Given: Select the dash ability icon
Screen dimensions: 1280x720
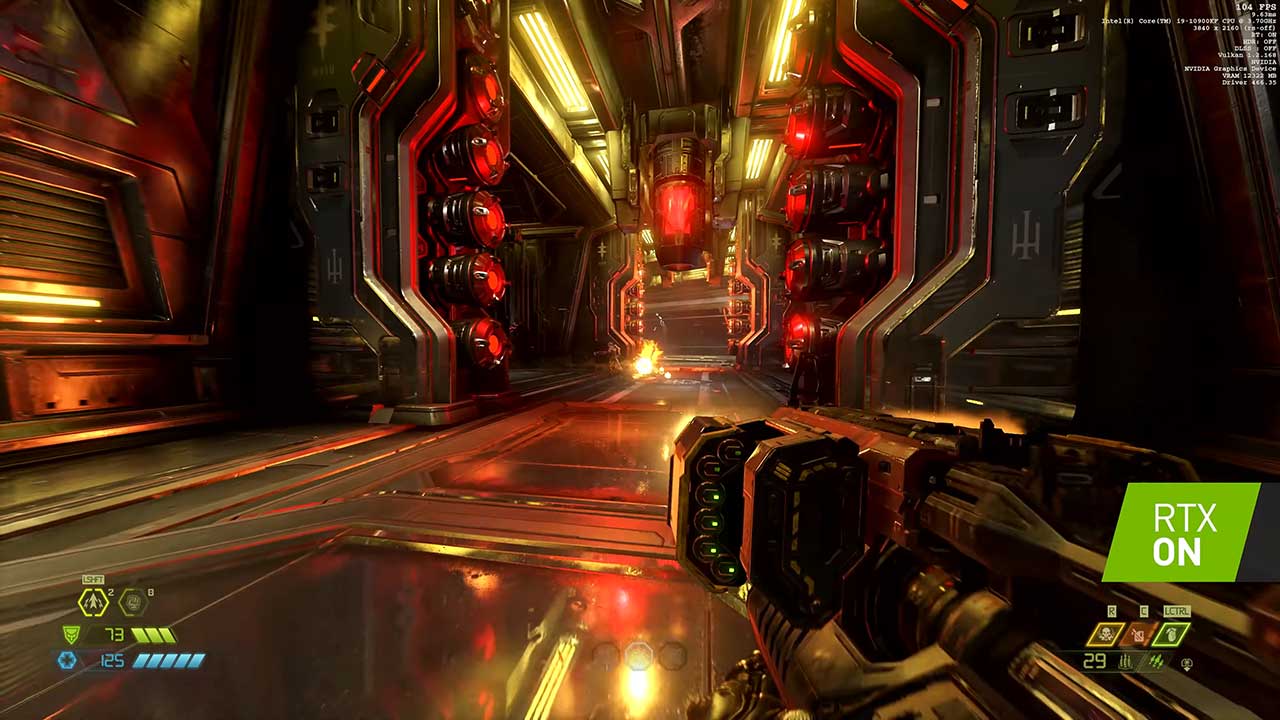Looking at the screenshot, I should tap(92, 602).
